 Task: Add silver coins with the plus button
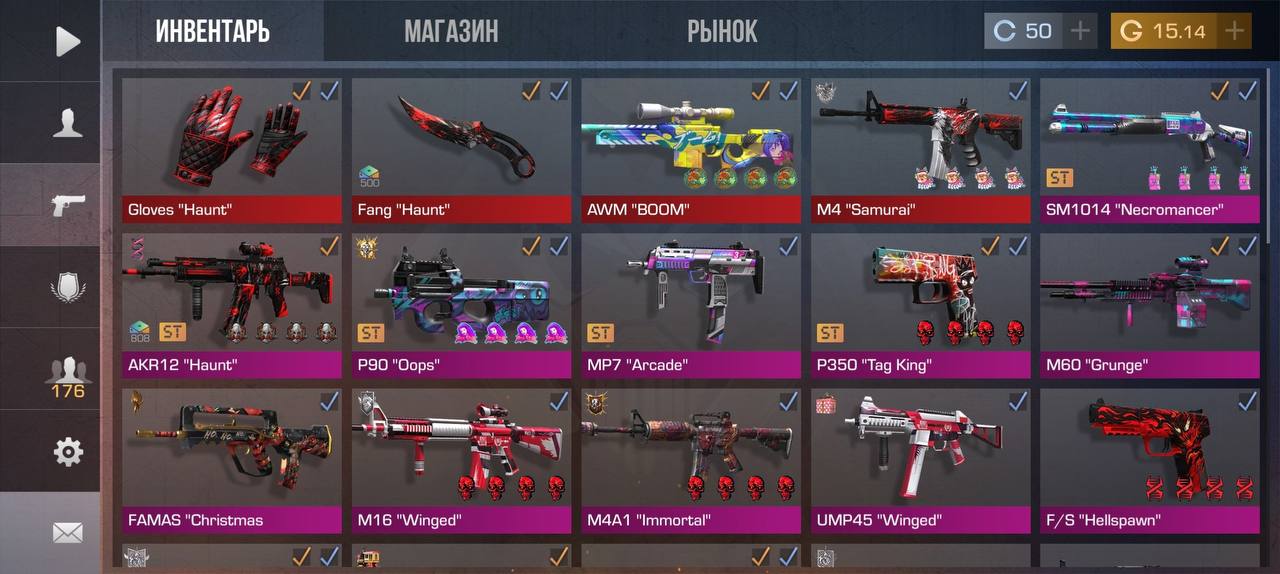(1079, 31)
